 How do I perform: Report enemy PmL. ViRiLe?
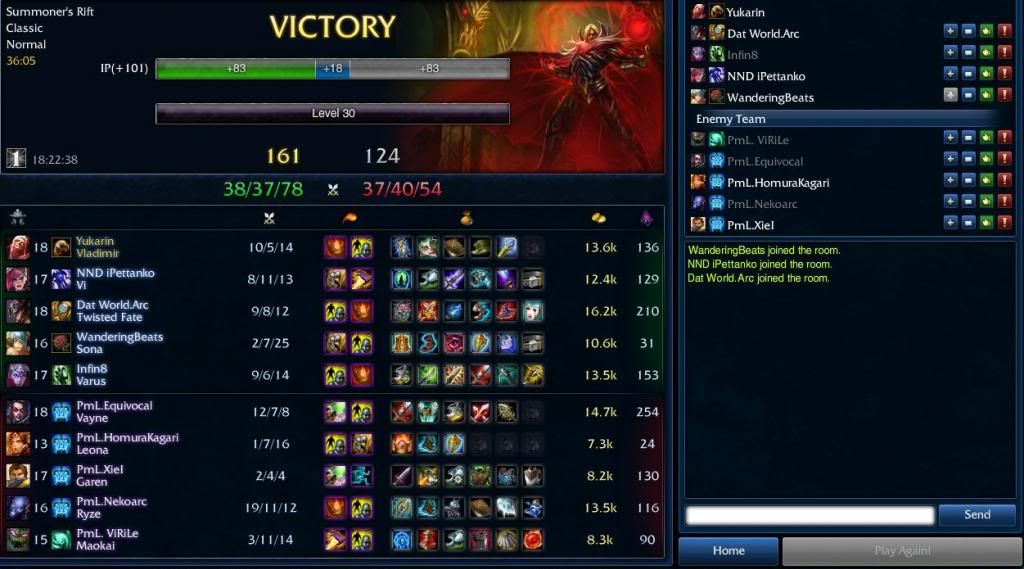(1004, 138)
